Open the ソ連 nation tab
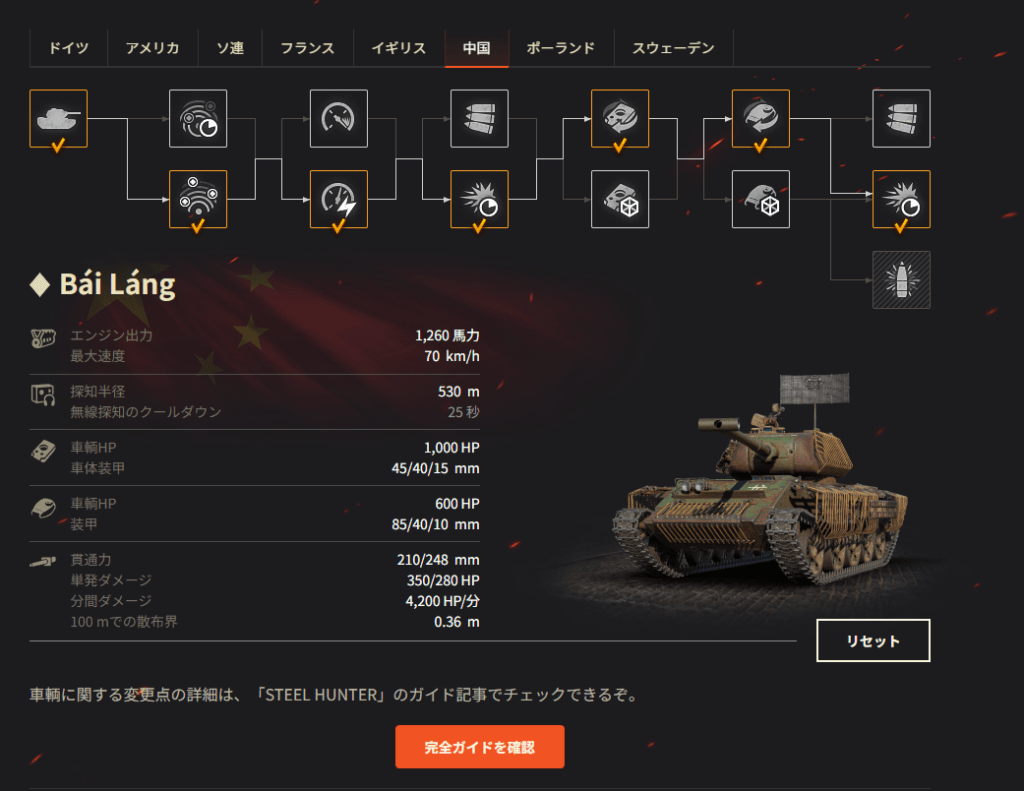The width and height of the screenshot is (1024, 791). tap(230, 48)
